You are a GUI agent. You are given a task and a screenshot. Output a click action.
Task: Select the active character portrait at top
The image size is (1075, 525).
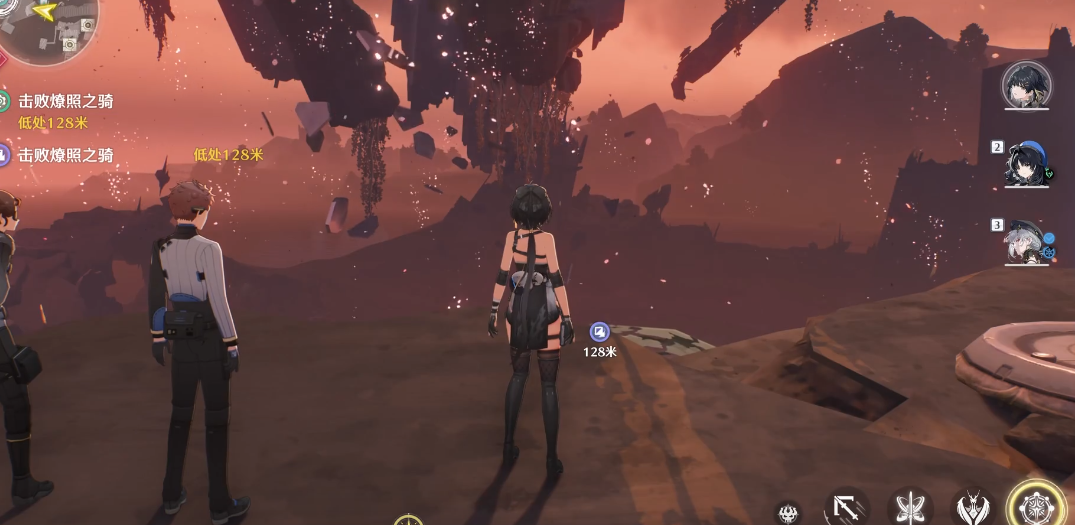pos(1025,86)
